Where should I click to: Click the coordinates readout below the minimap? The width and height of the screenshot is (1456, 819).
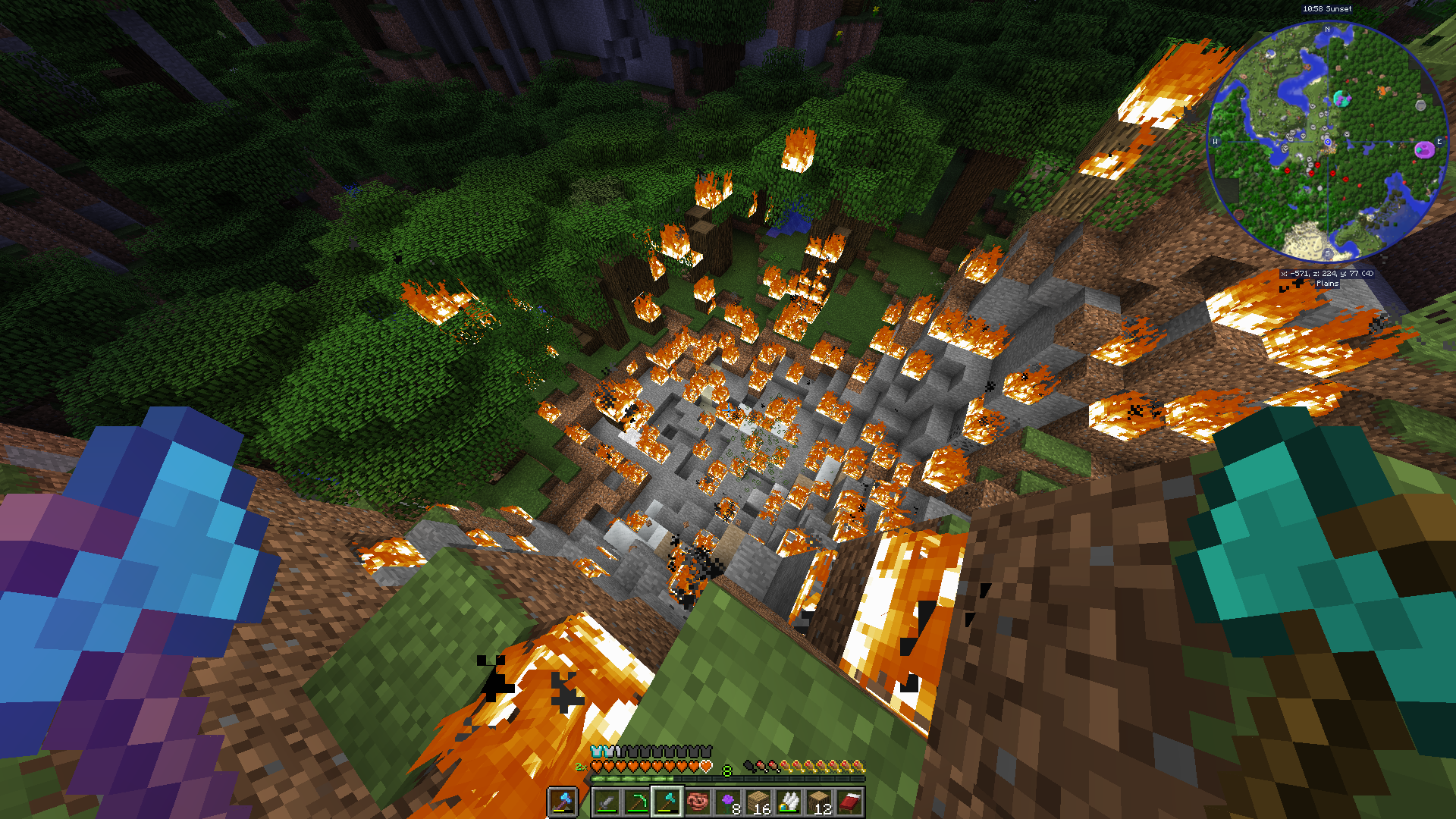[x=1327, y=272]
